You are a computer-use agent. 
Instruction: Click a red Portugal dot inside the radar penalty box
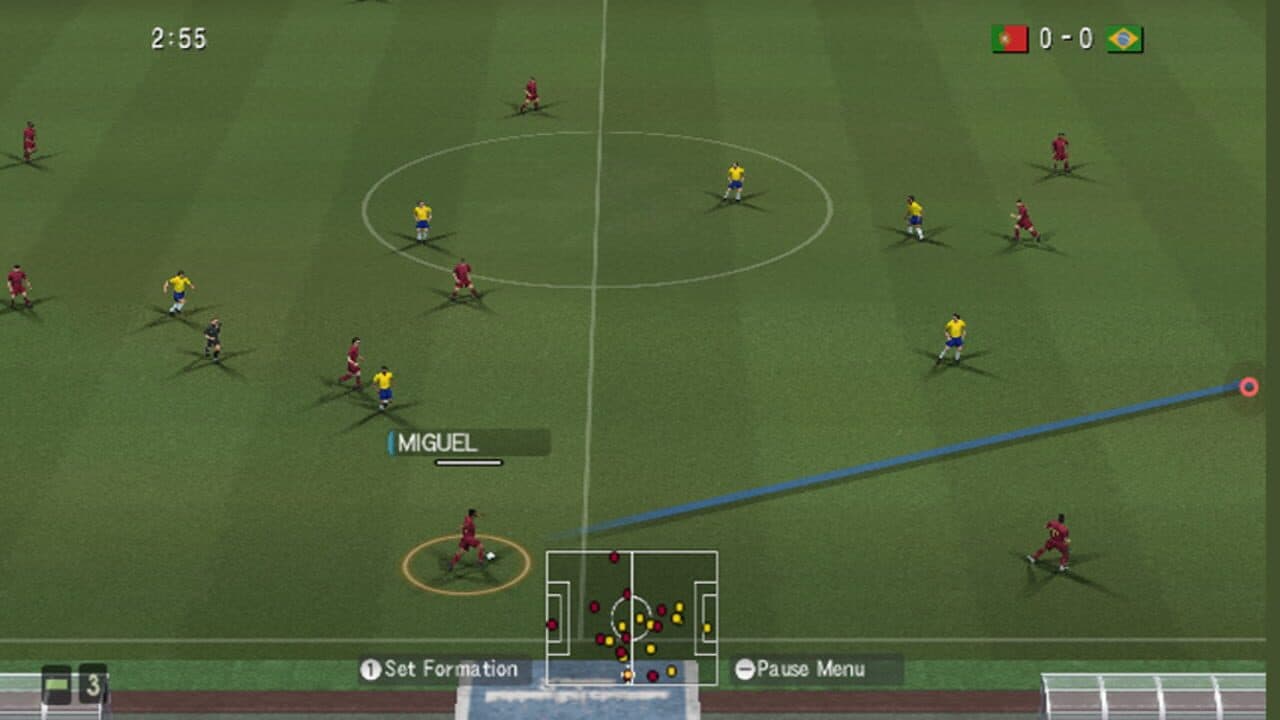(x=552, y=624)
